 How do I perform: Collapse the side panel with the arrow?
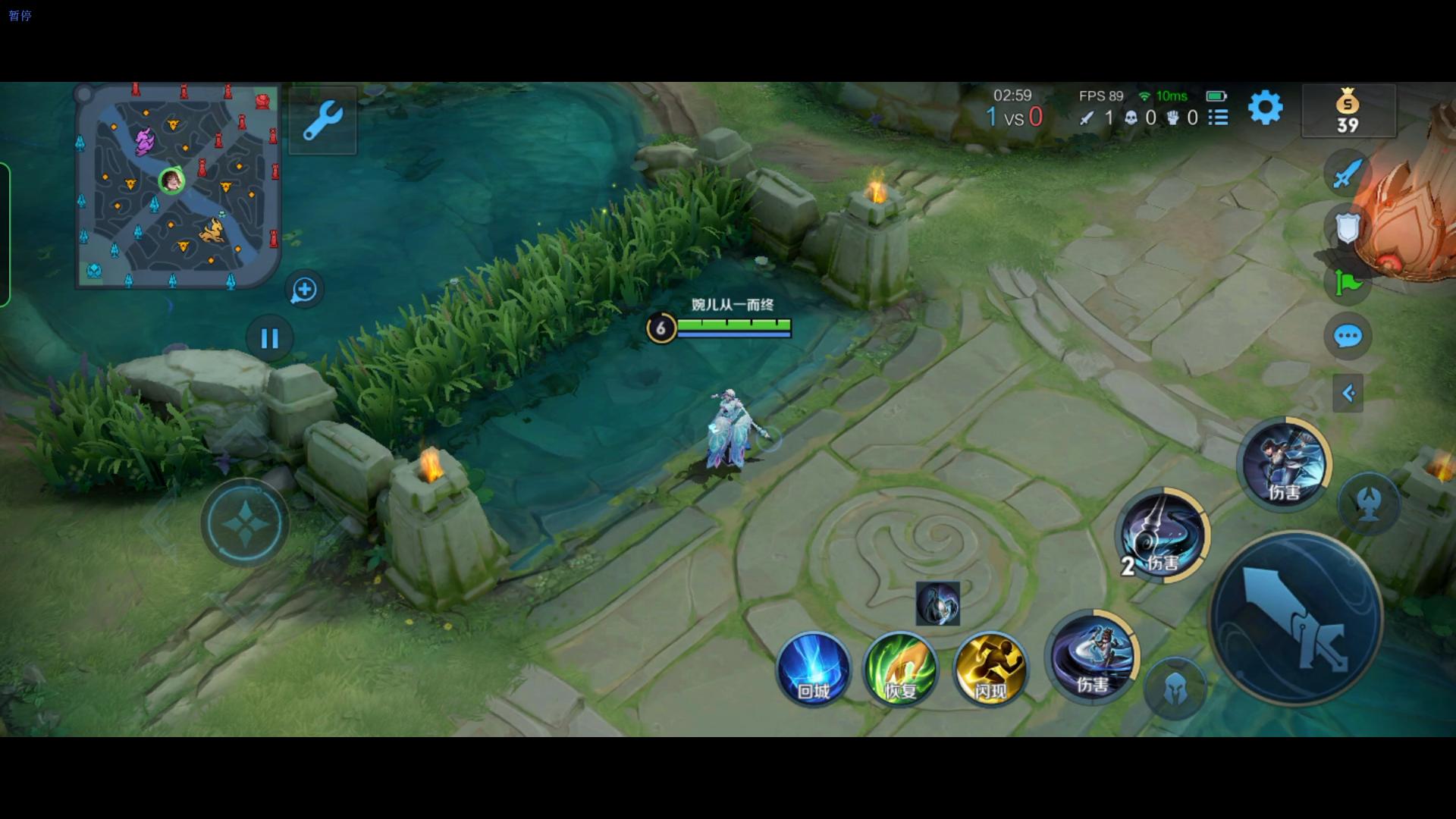[1348, 393]
